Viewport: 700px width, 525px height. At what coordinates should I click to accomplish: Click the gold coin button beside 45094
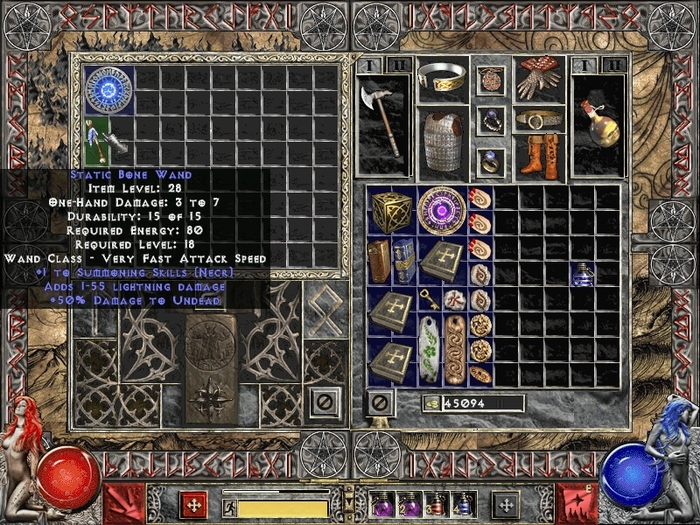(432, 403)
